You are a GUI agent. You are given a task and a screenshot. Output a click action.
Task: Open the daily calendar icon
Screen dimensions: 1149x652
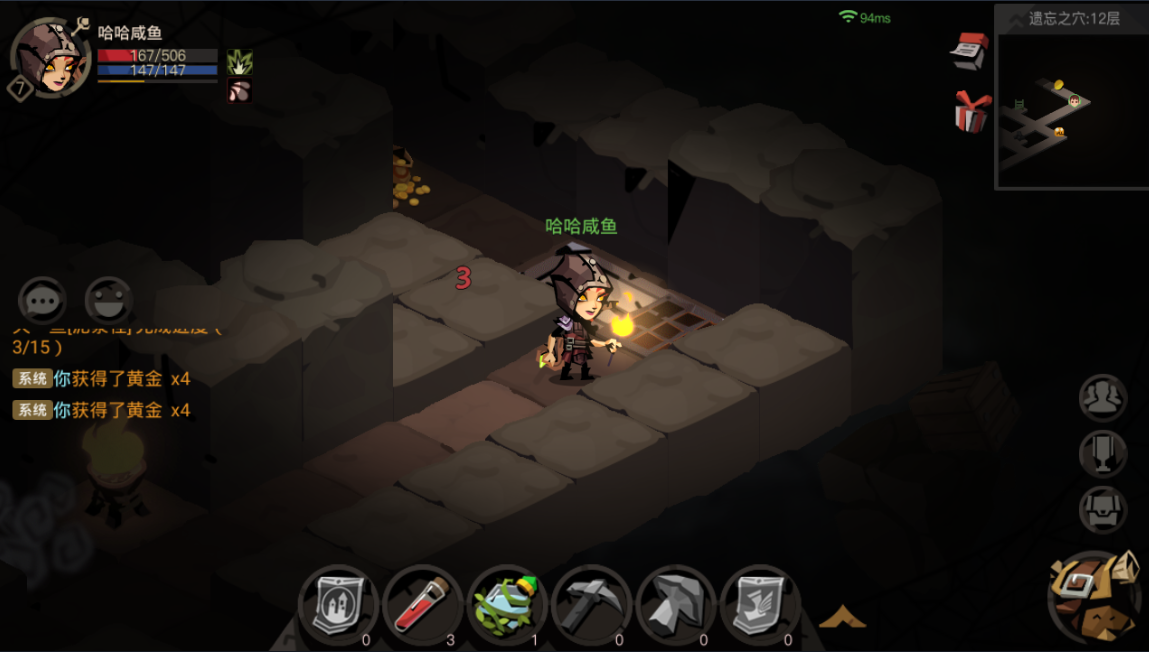click(969, 50)
